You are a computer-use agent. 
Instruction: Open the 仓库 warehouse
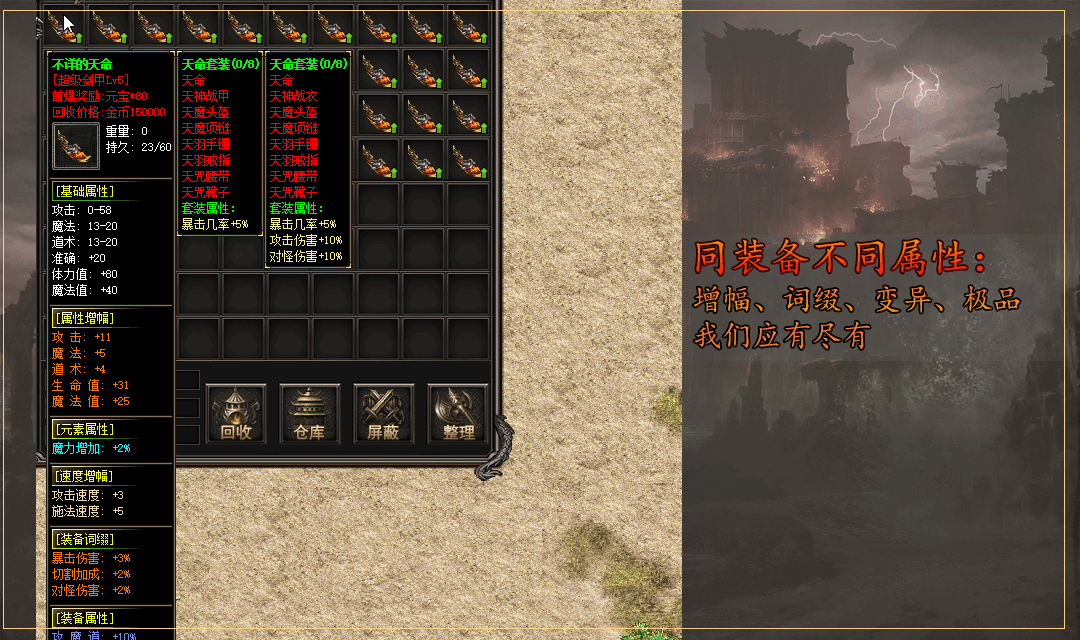(310, 414)
